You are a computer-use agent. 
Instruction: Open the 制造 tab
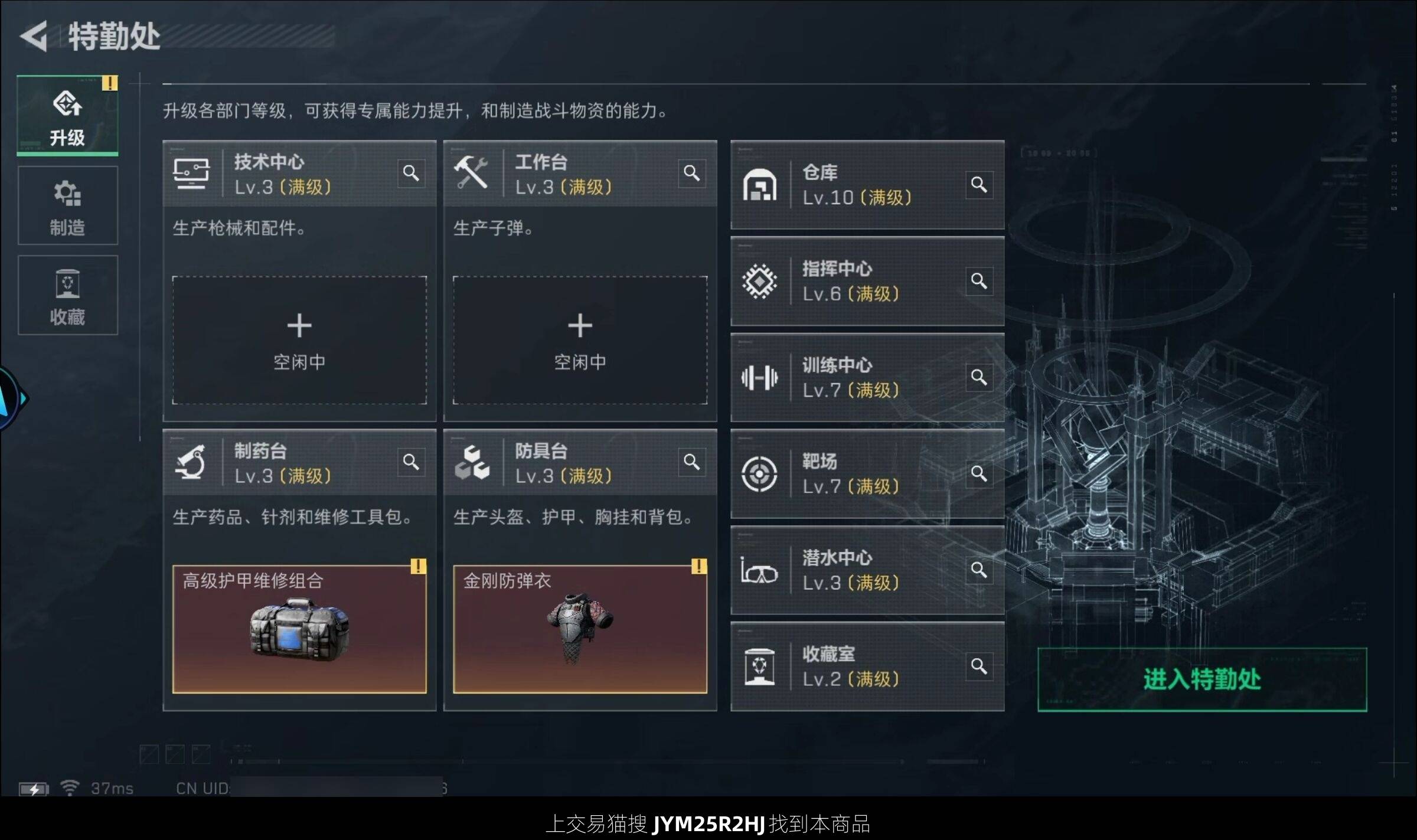(67, 206)
